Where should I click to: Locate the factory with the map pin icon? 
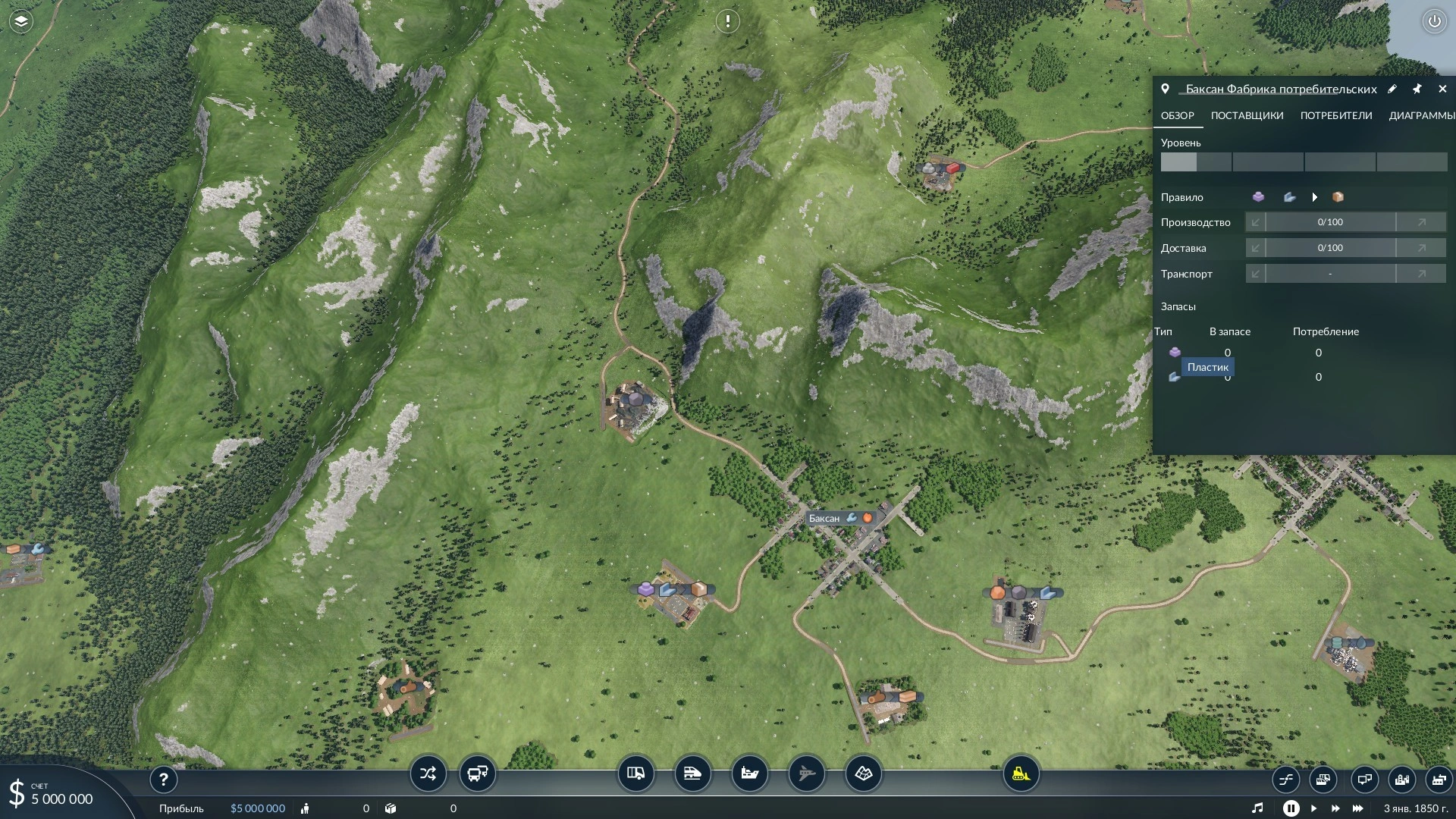[x=1165, y=89]
